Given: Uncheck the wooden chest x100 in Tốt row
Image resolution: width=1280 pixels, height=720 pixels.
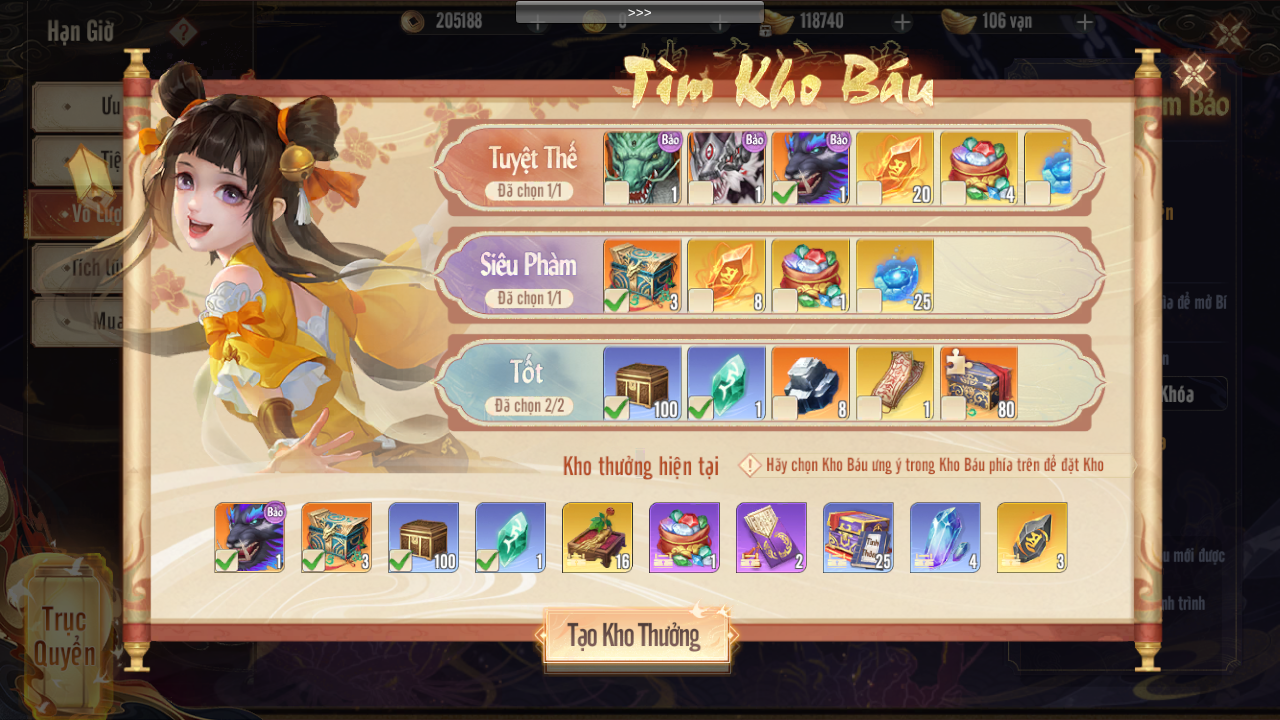Looking at the screenshot, I should (642, 383).
